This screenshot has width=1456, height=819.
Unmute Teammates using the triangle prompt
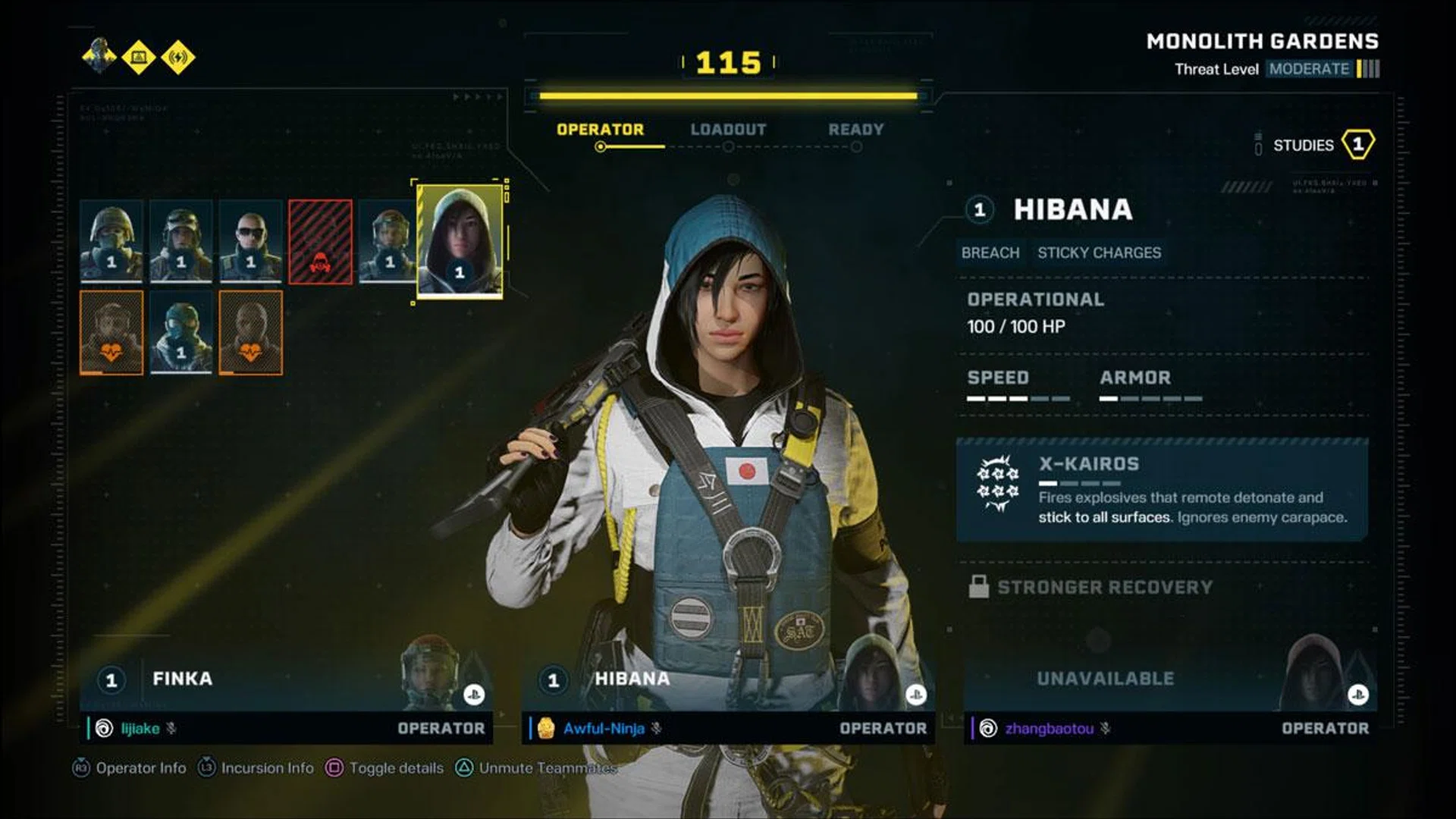[x=463, y=768]
